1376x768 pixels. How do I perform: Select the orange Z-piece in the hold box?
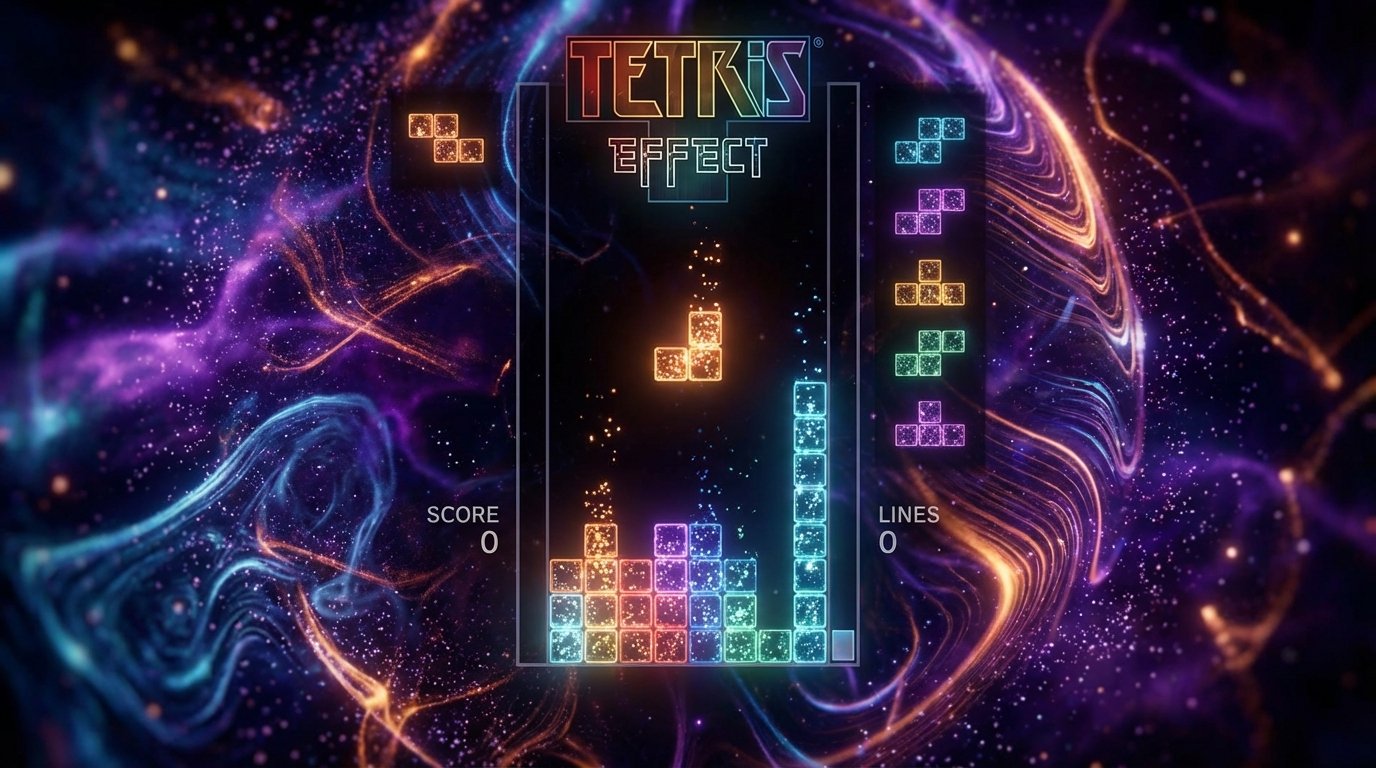click(x=447, y=140)
